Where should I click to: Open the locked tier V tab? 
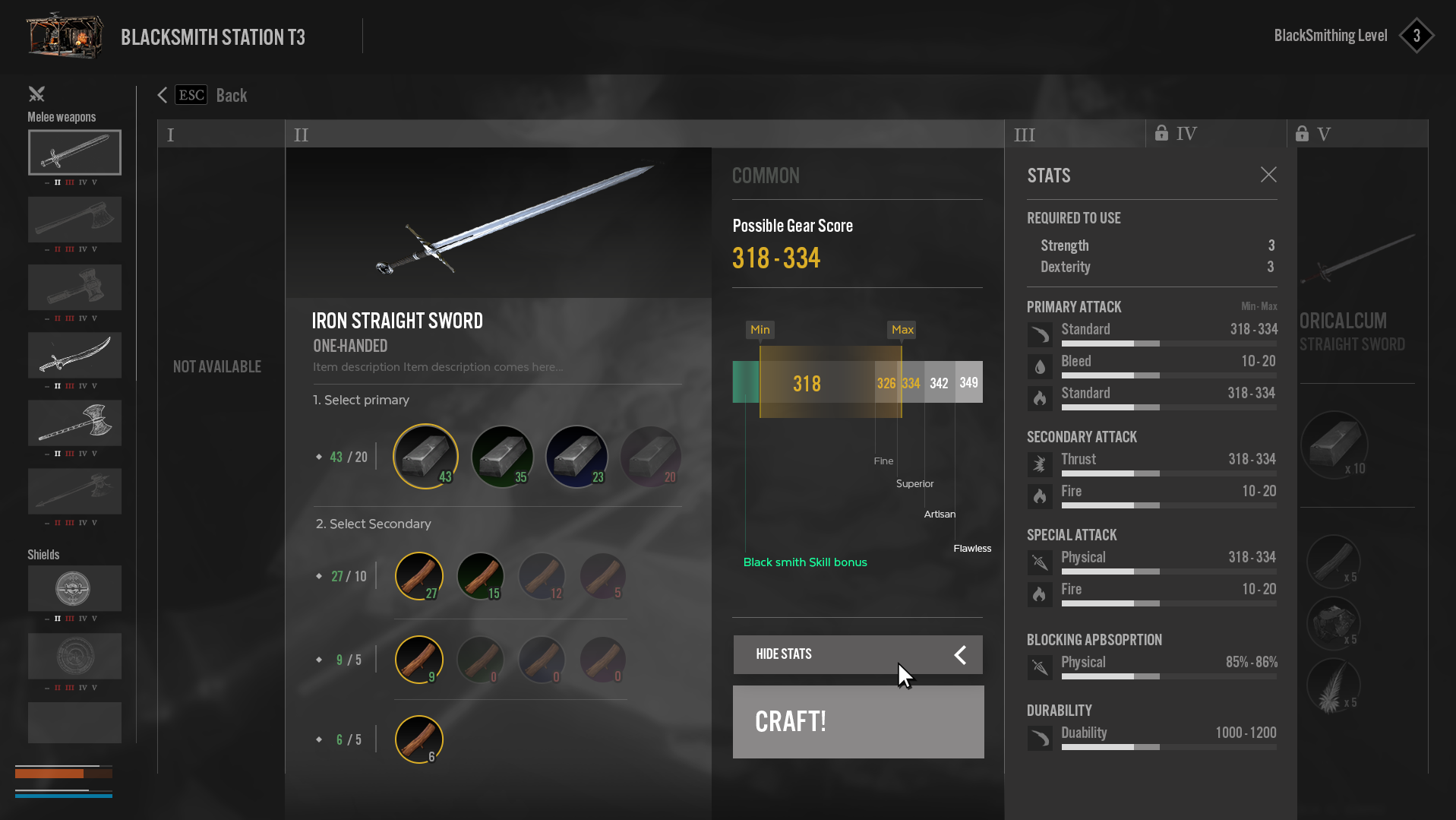pos(1356,135)
